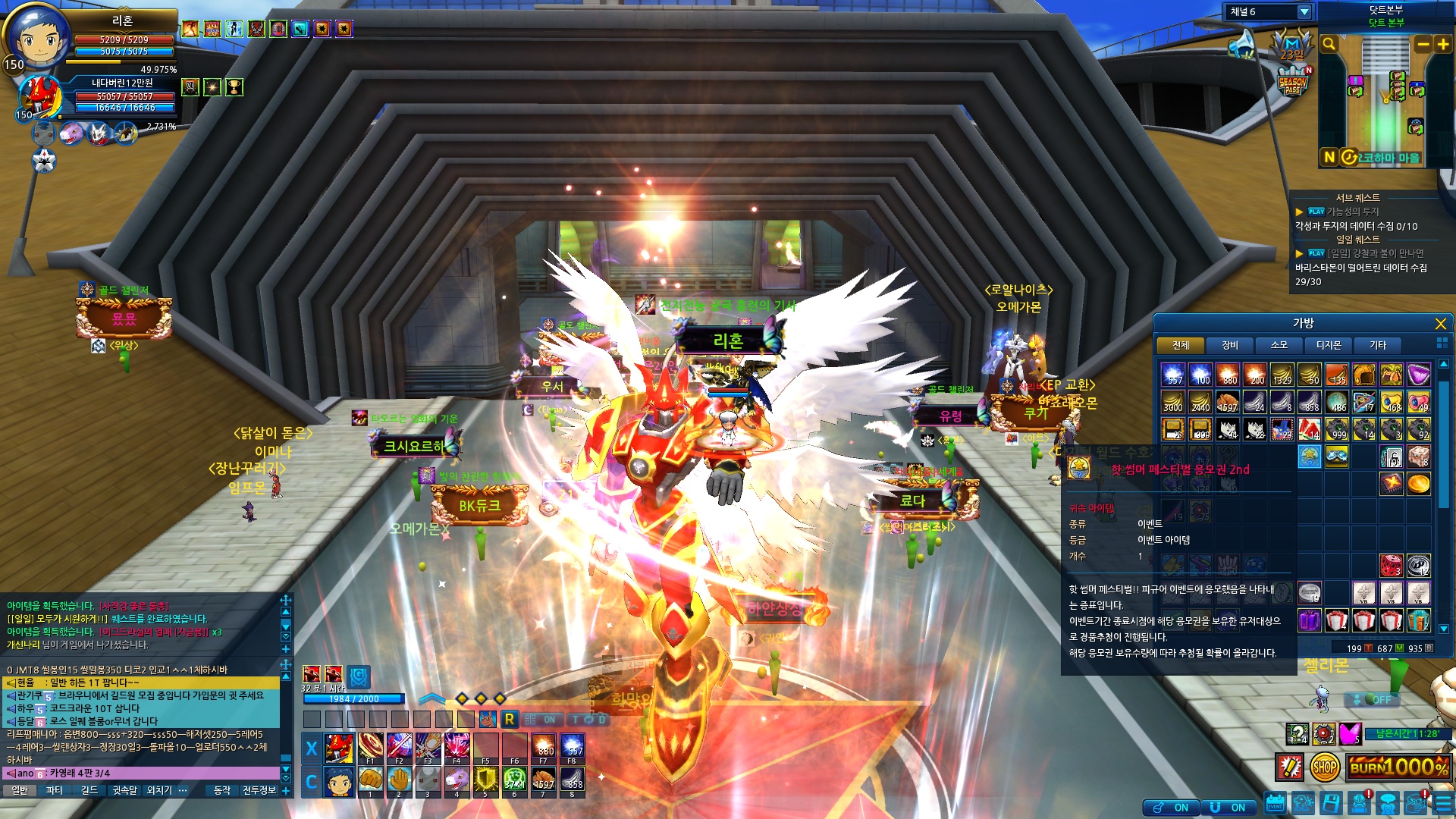Screen dimensions: 1456x819
Task: Open the hamburger main menu icon
Action: pos(1442,804)
